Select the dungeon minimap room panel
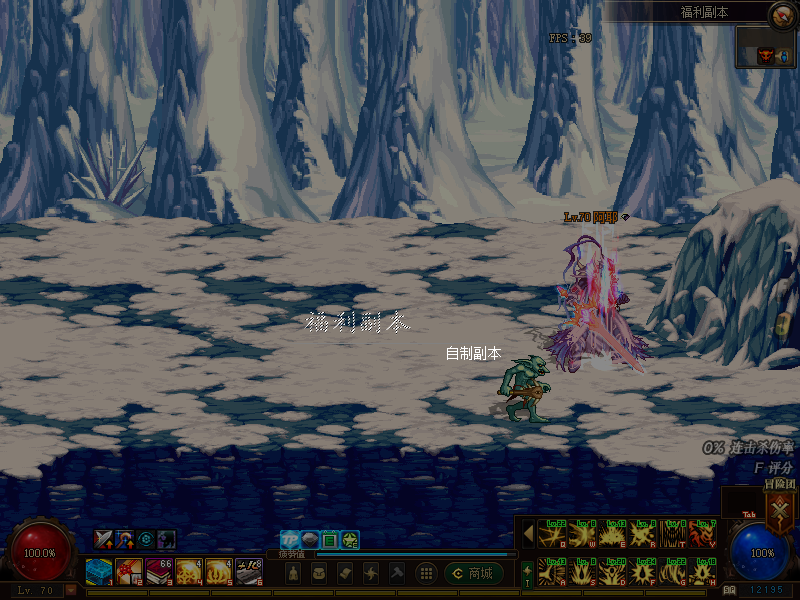This screenshot has height=600, width=800. point(767,48)
